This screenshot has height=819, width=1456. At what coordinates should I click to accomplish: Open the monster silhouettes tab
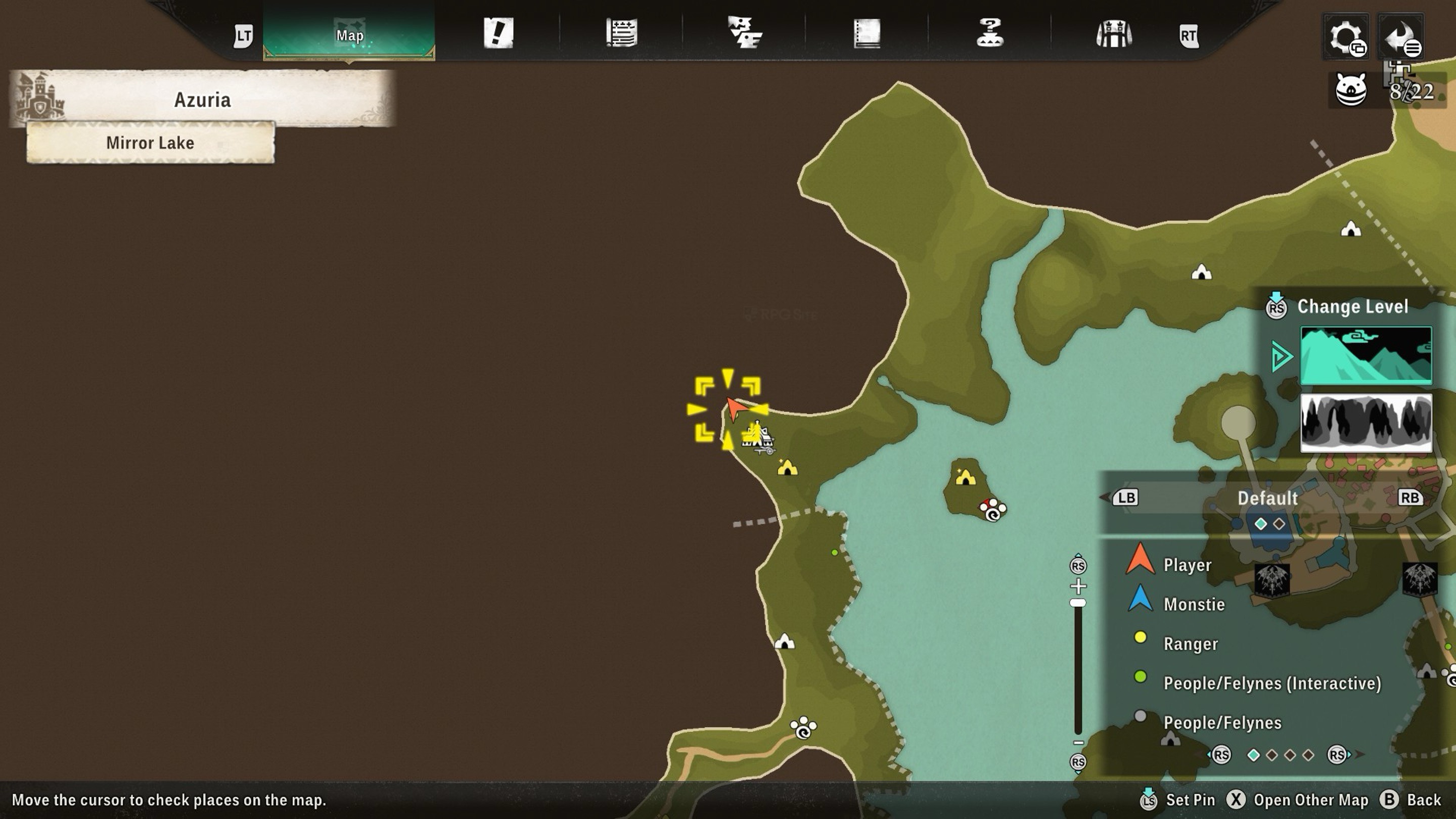click(744, 33)
